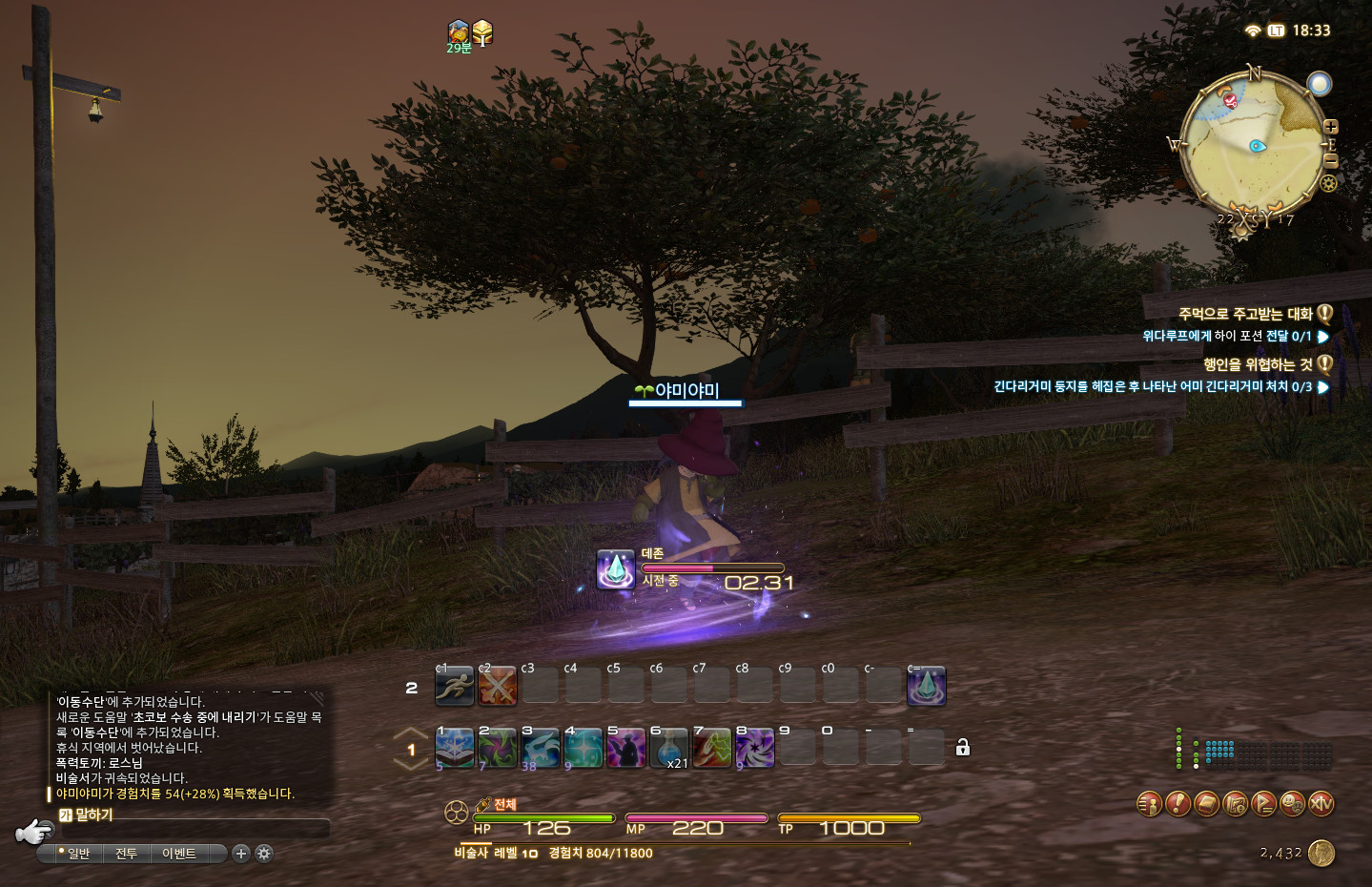The height and width of the screenshot is (887, 1372).
Task: Open the emote smiley faces menu
Action: (1293, 804)
